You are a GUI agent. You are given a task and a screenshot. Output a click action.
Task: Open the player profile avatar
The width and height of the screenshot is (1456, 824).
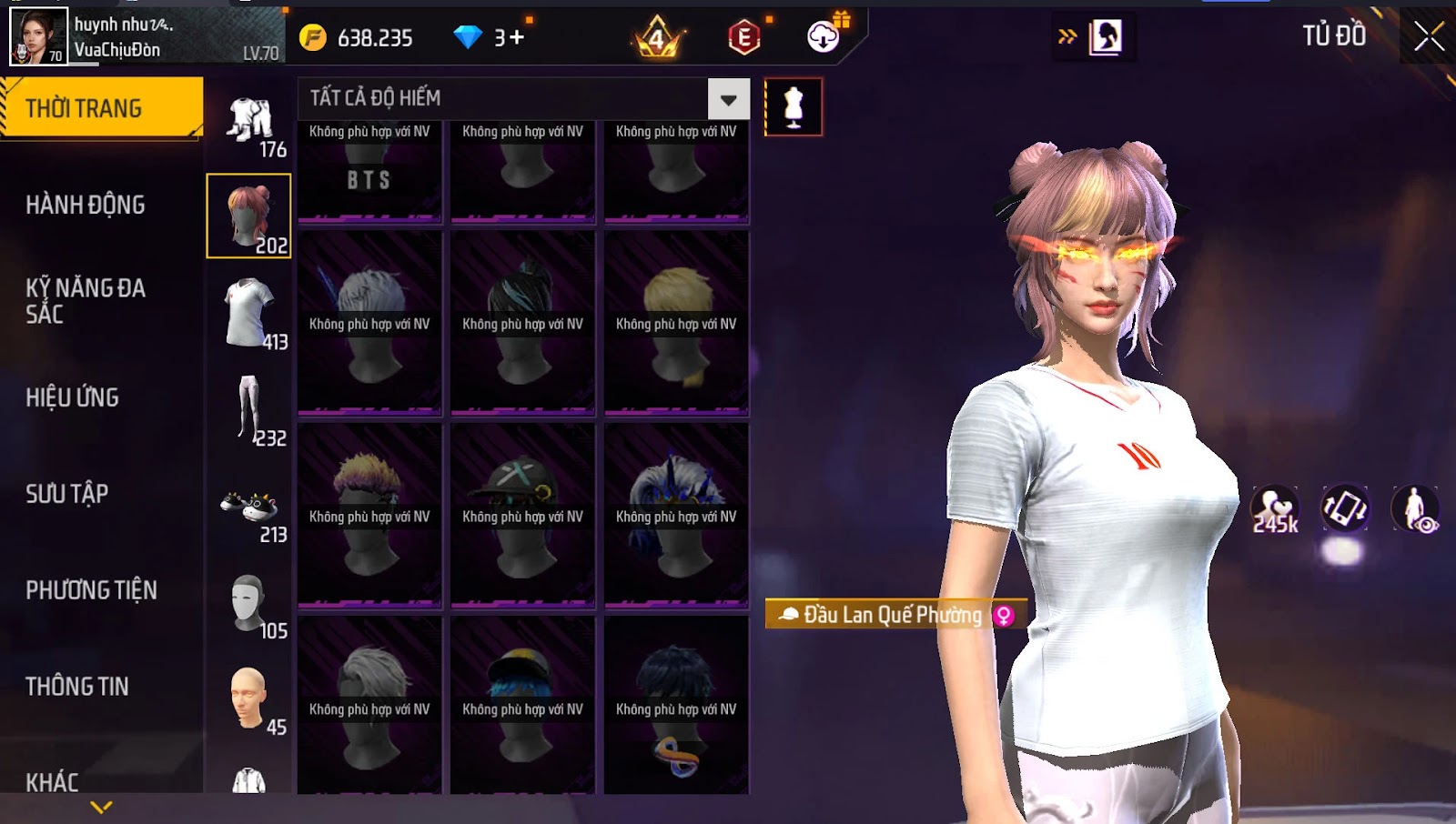(38, 37)
